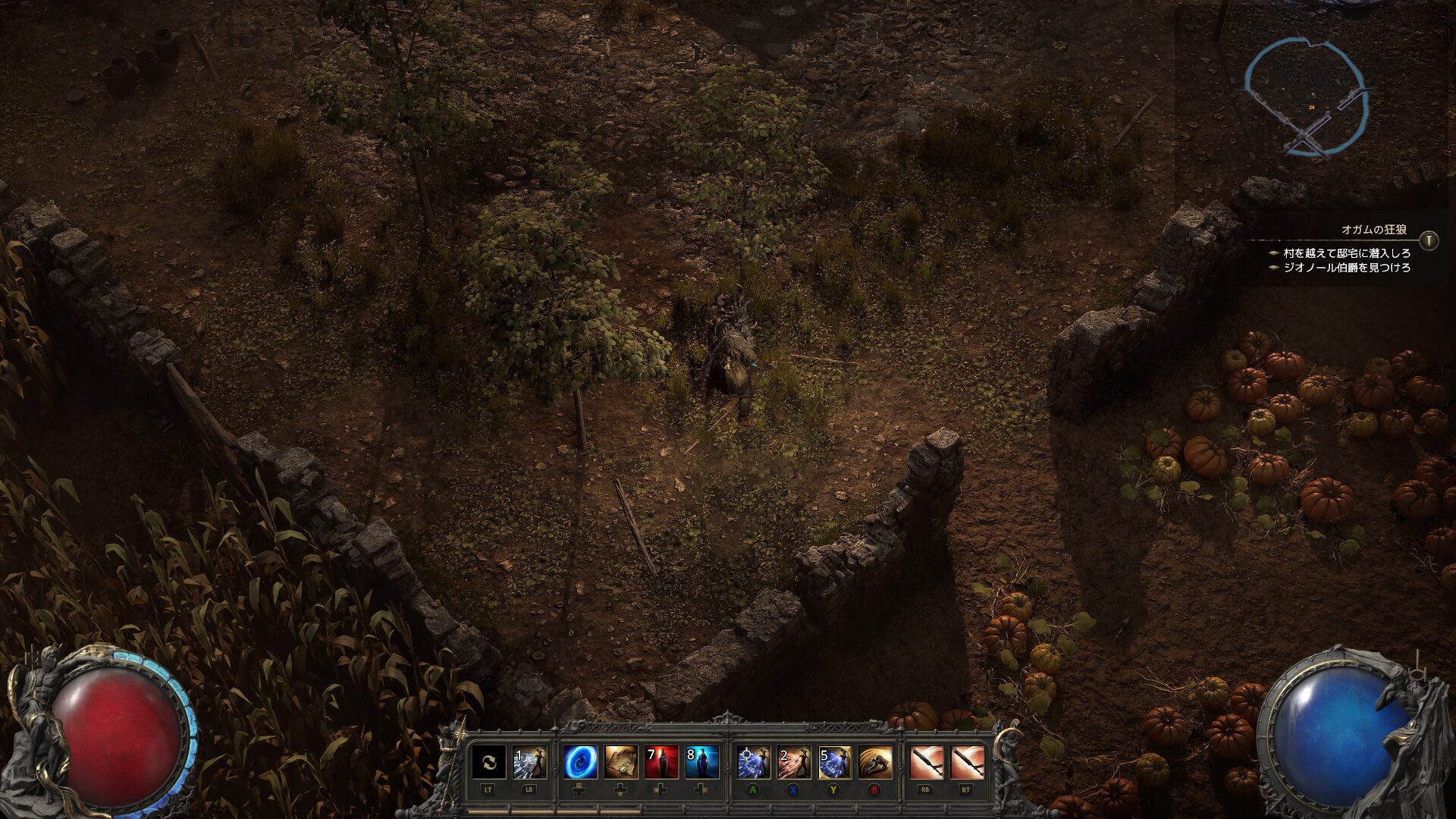Screen dimensions: 1456x819
Task: Activate the crosshair-marked blue arrow skill
Action: click(x=754, y=762)
